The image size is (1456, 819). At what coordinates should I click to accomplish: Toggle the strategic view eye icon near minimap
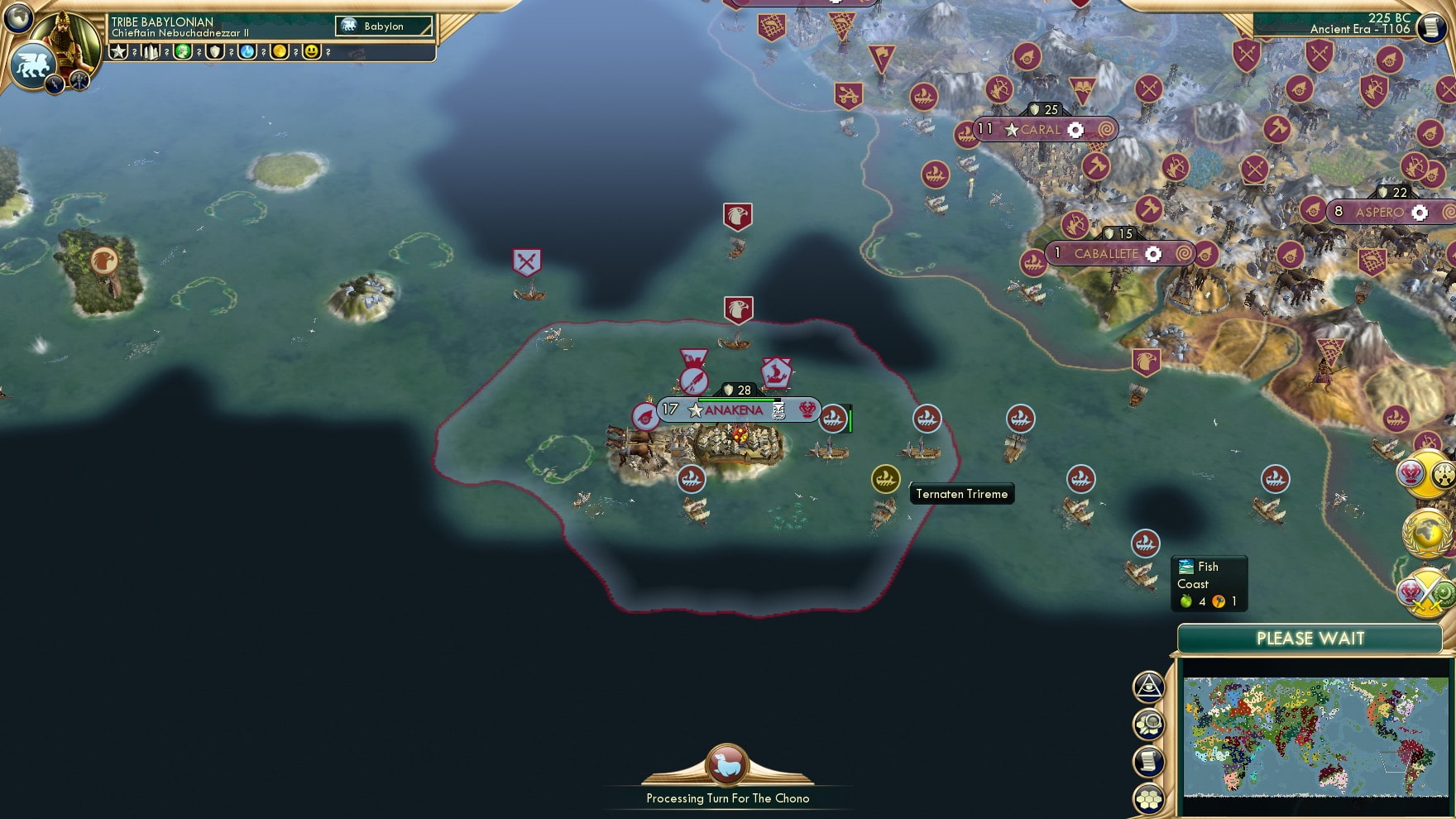click(1148, 687)
